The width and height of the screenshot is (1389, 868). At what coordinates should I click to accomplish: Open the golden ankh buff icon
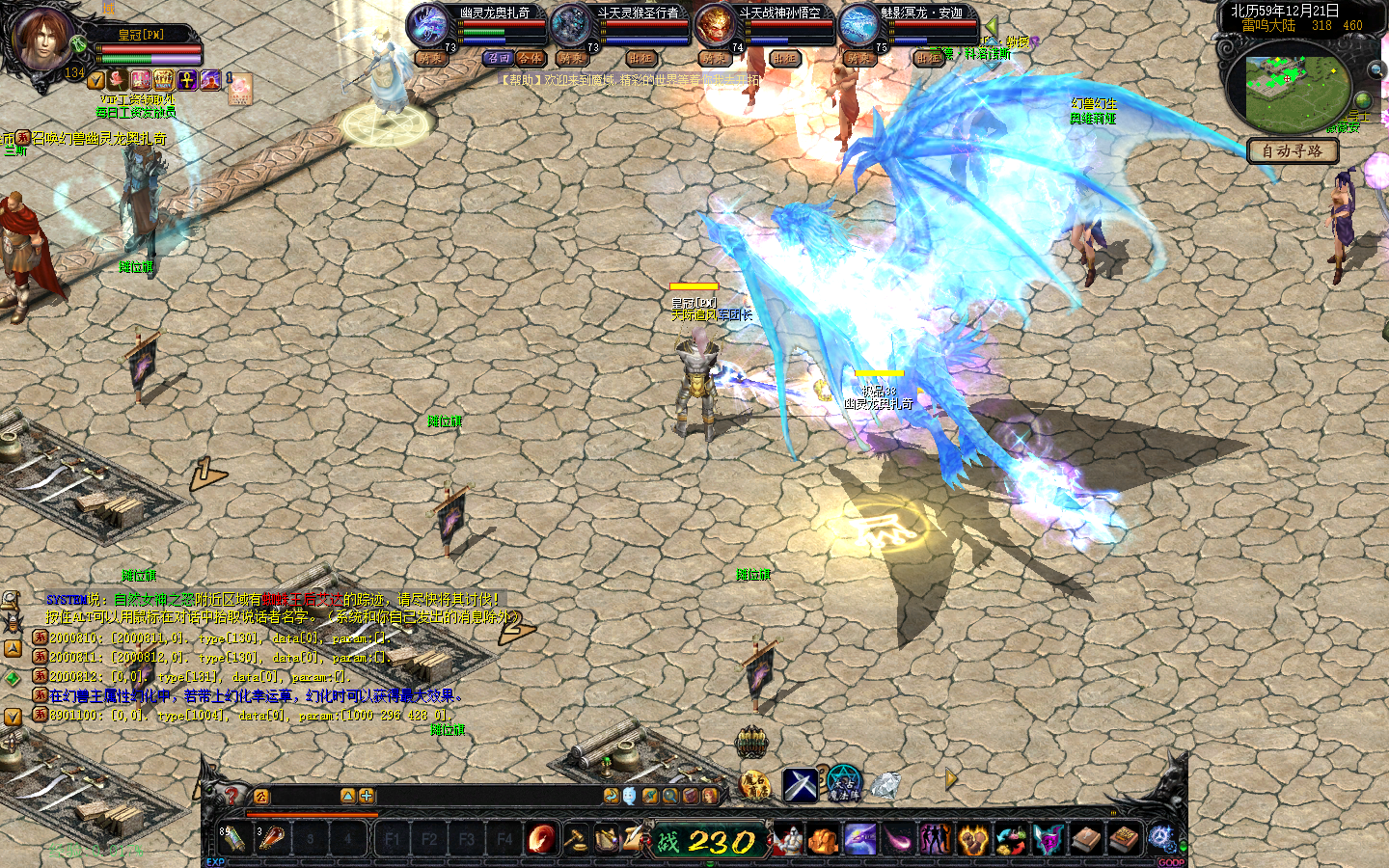pos(187,80)
